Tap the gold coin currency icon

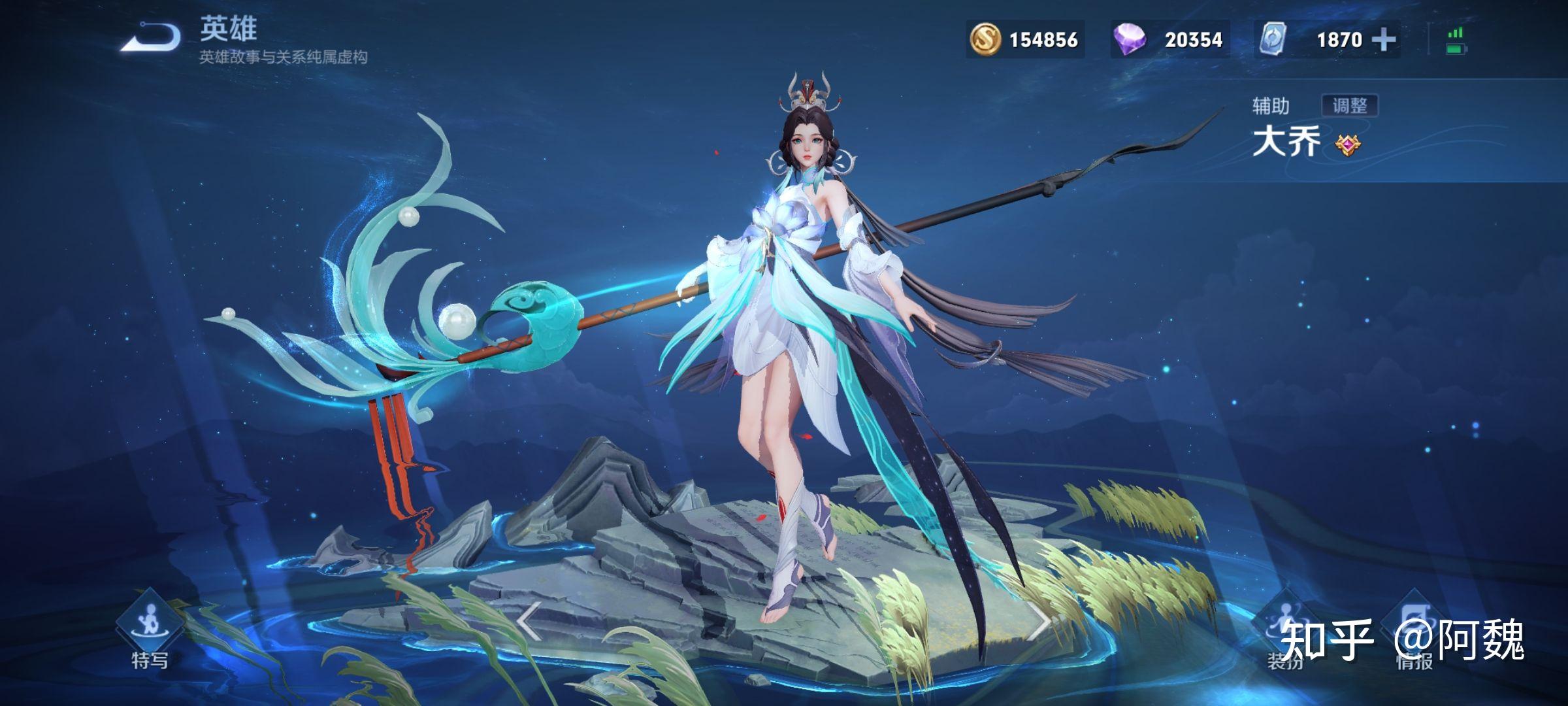click(985, 40)
